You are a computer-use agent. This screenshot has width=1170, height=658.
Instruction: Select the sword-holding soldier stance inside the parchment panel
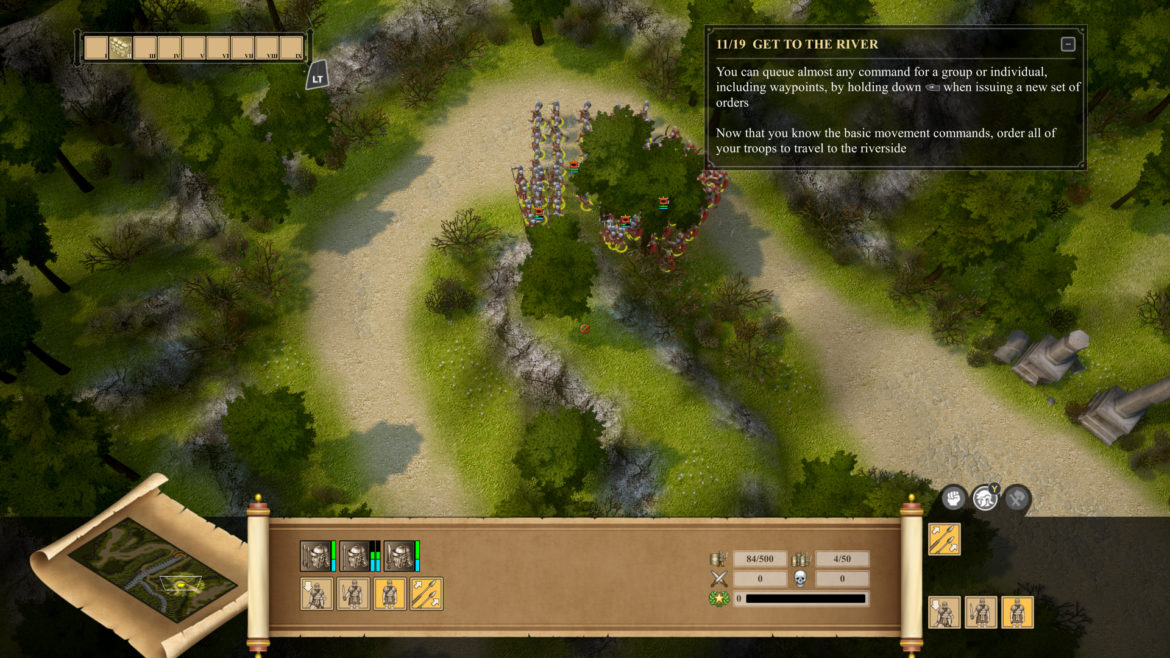click(x=353, y=594)
